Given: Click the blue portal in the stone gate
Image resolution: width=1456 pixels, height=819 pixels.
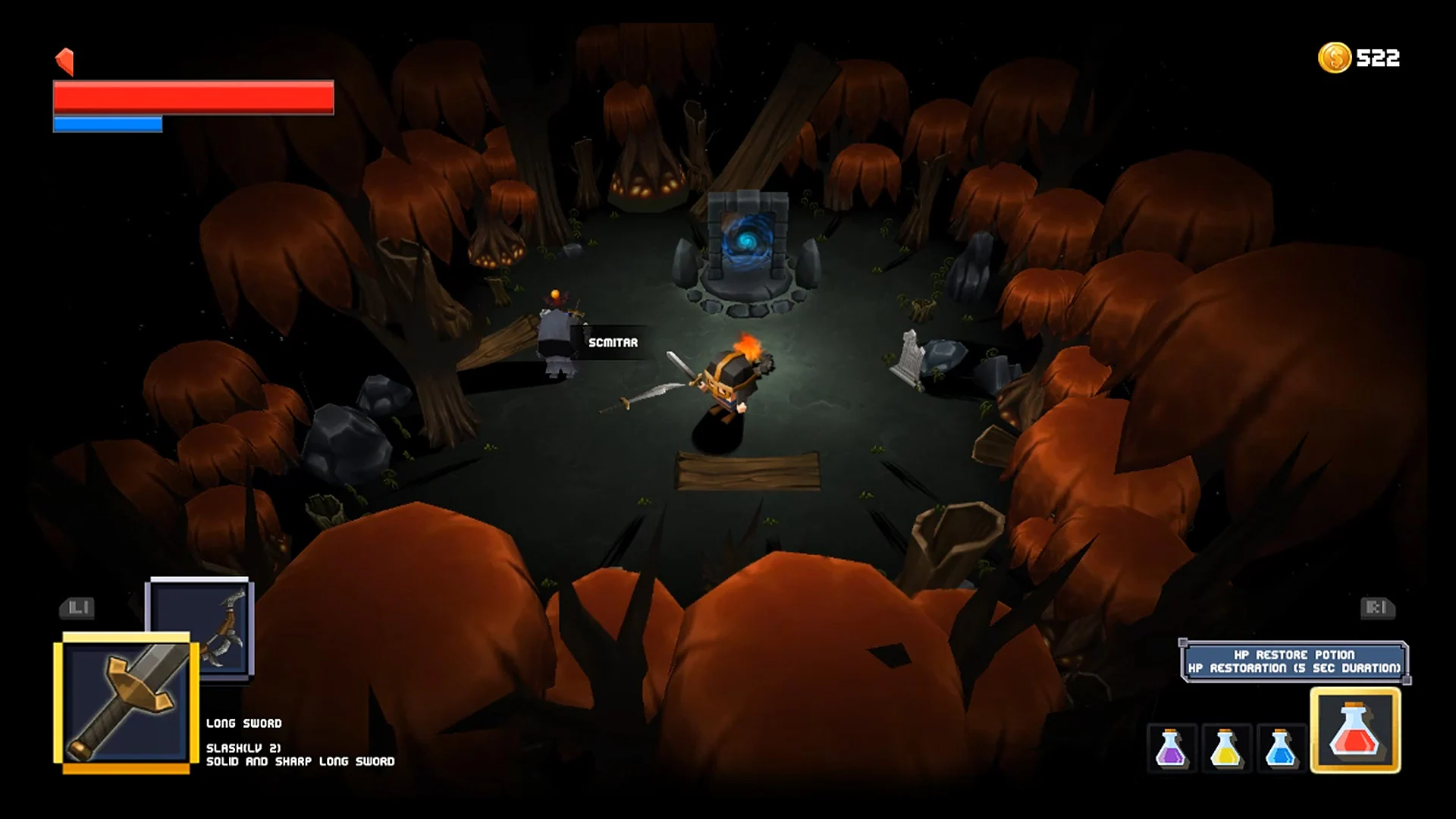Looking at the screenshot, I should (x=749, y=242).
